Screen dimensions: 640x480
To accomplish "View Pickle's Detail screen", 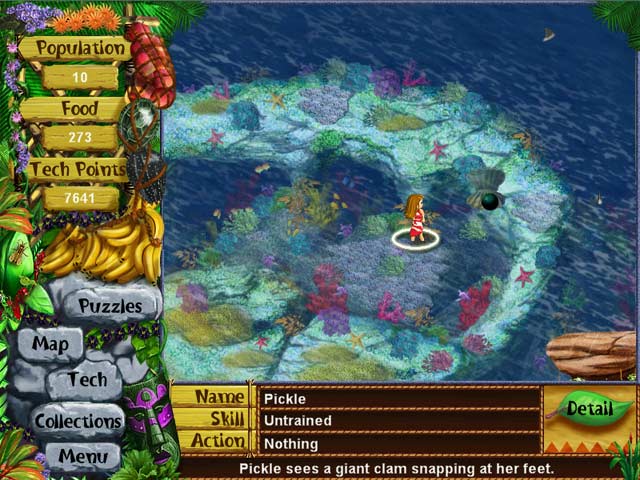I will (x=589, y=408).
